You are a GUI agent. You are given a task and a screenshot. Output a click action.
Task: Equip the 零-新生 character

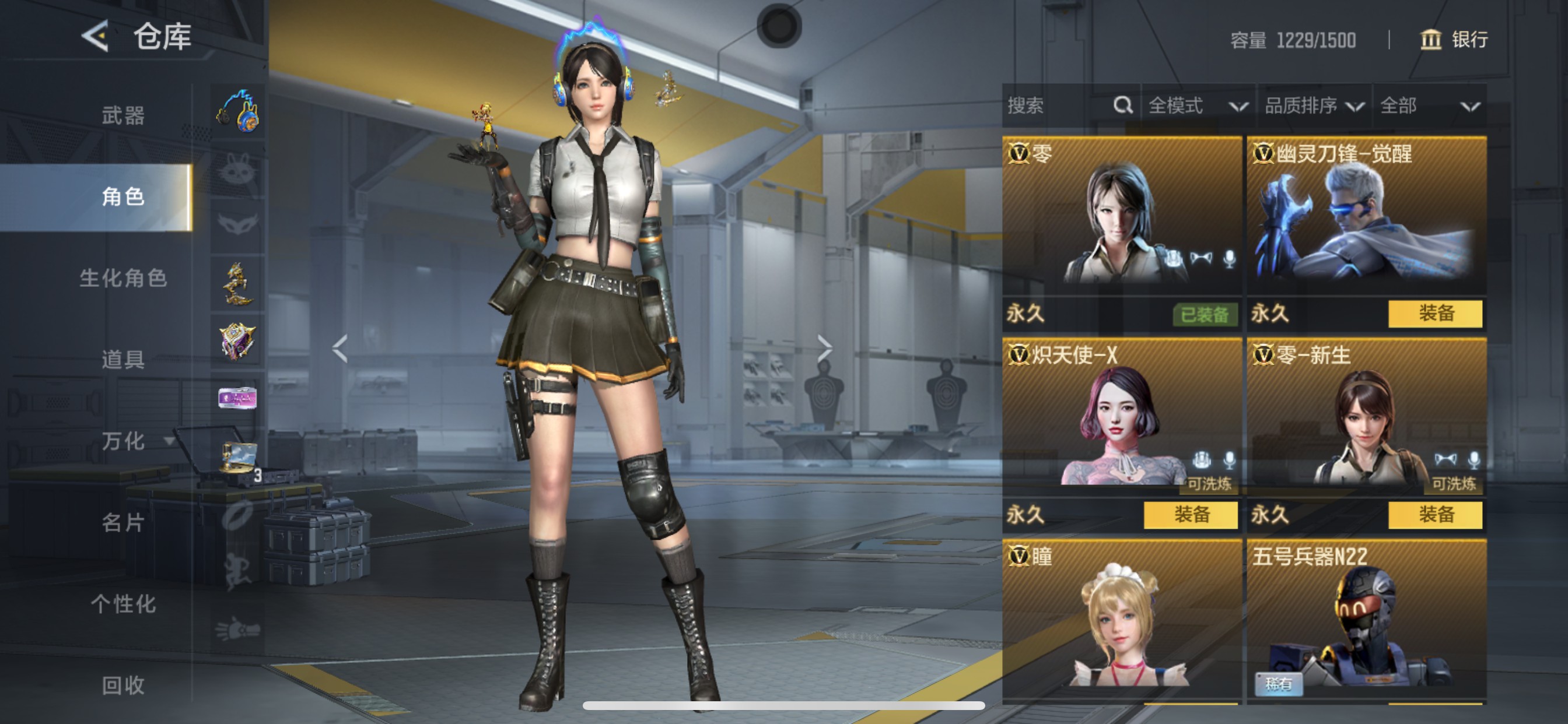pos(1434,515)
